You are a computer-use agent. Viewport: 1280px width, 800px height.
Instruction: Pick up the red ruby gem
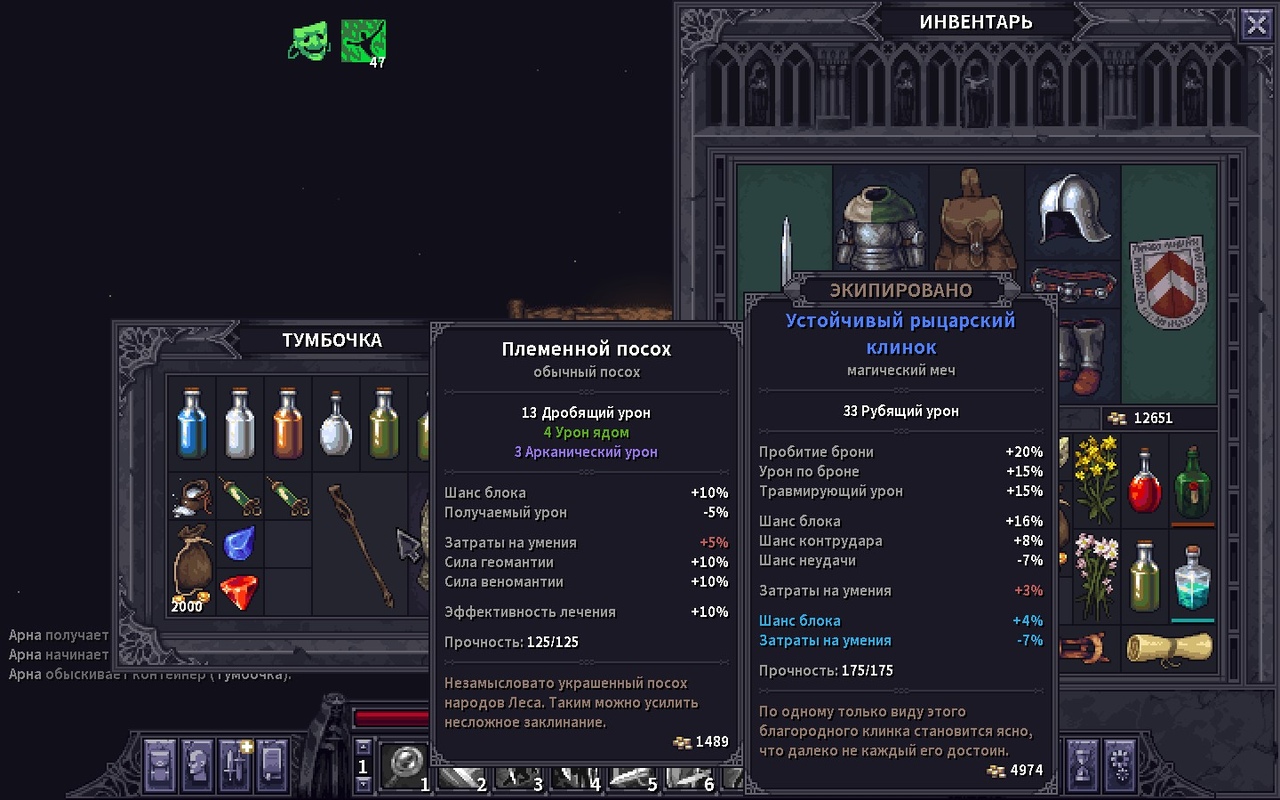point(238,592)
